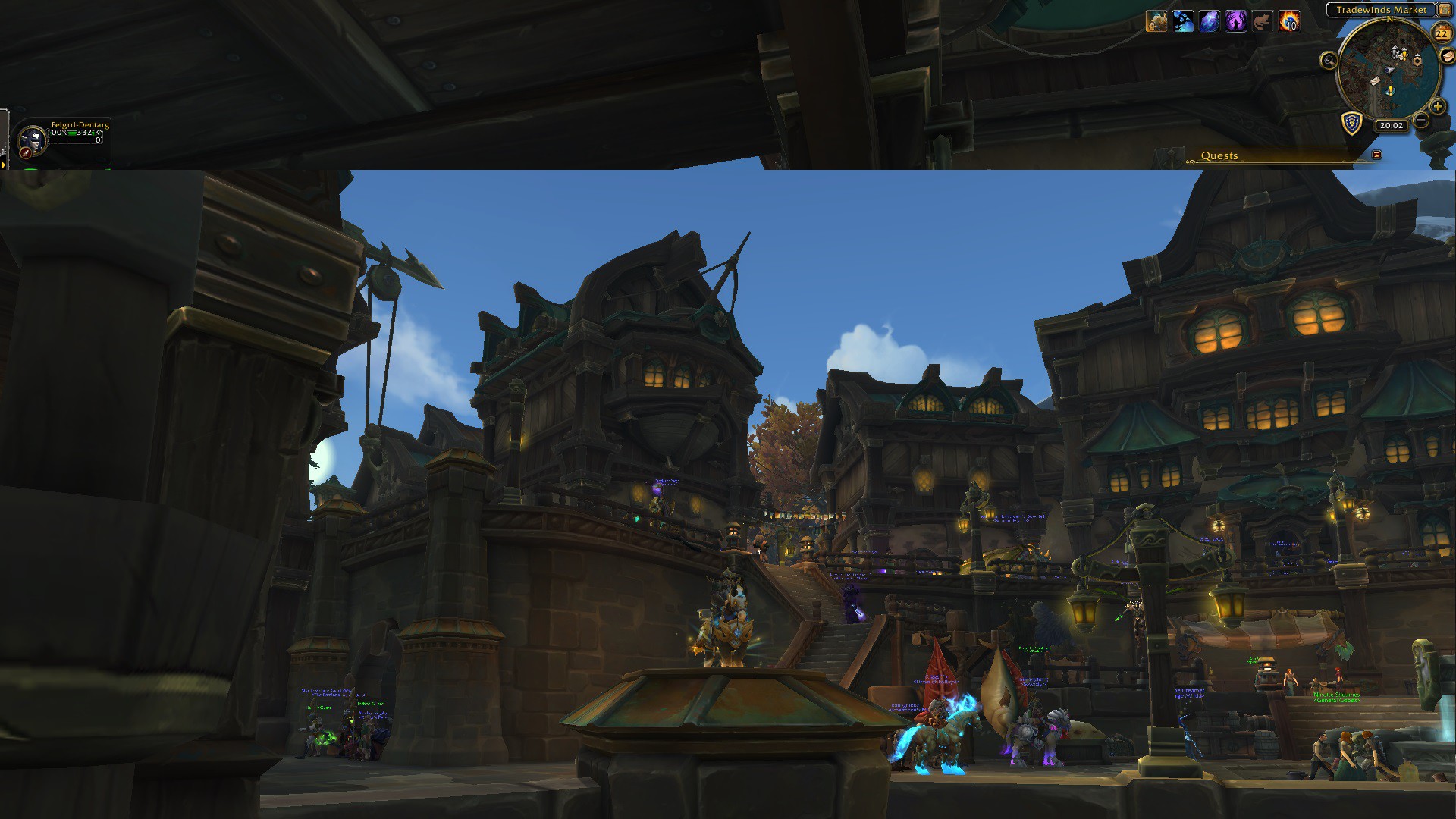This screenshot has width=1456, height=819.
Task: Click the small icon beside the zone name banner
Action: point(1445,10)
